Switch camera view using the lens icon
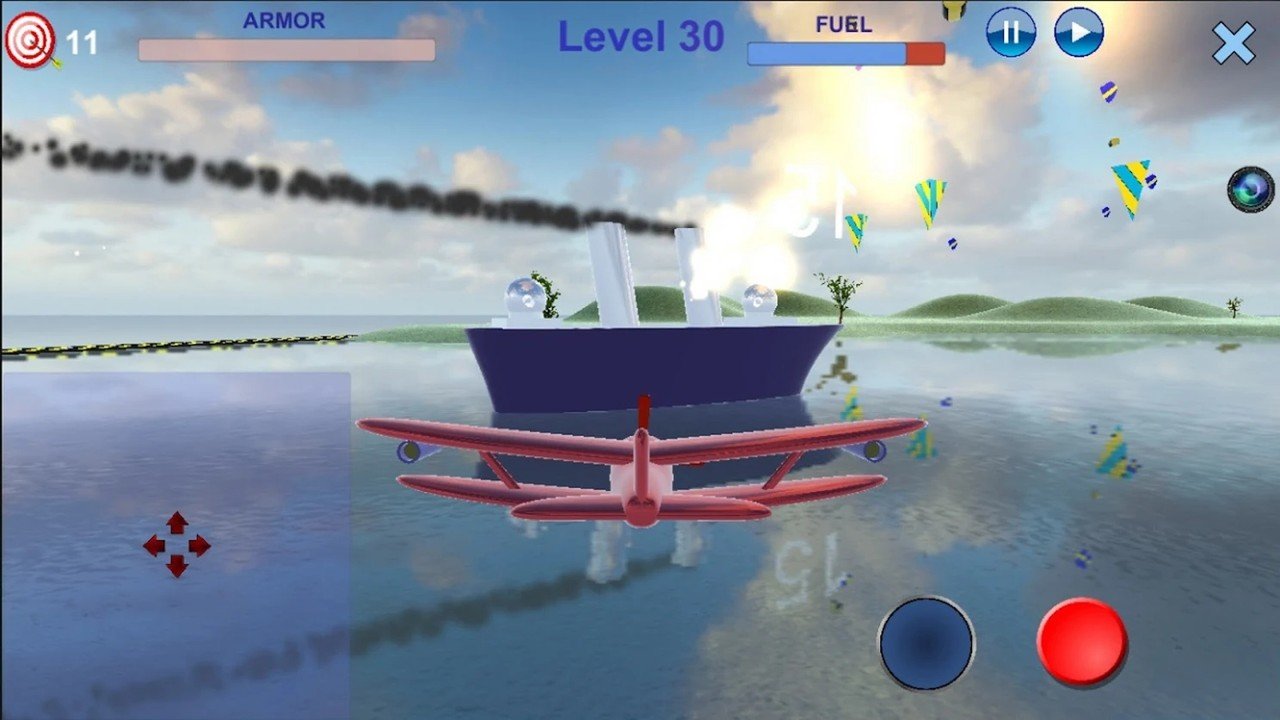 point(1251,189)
